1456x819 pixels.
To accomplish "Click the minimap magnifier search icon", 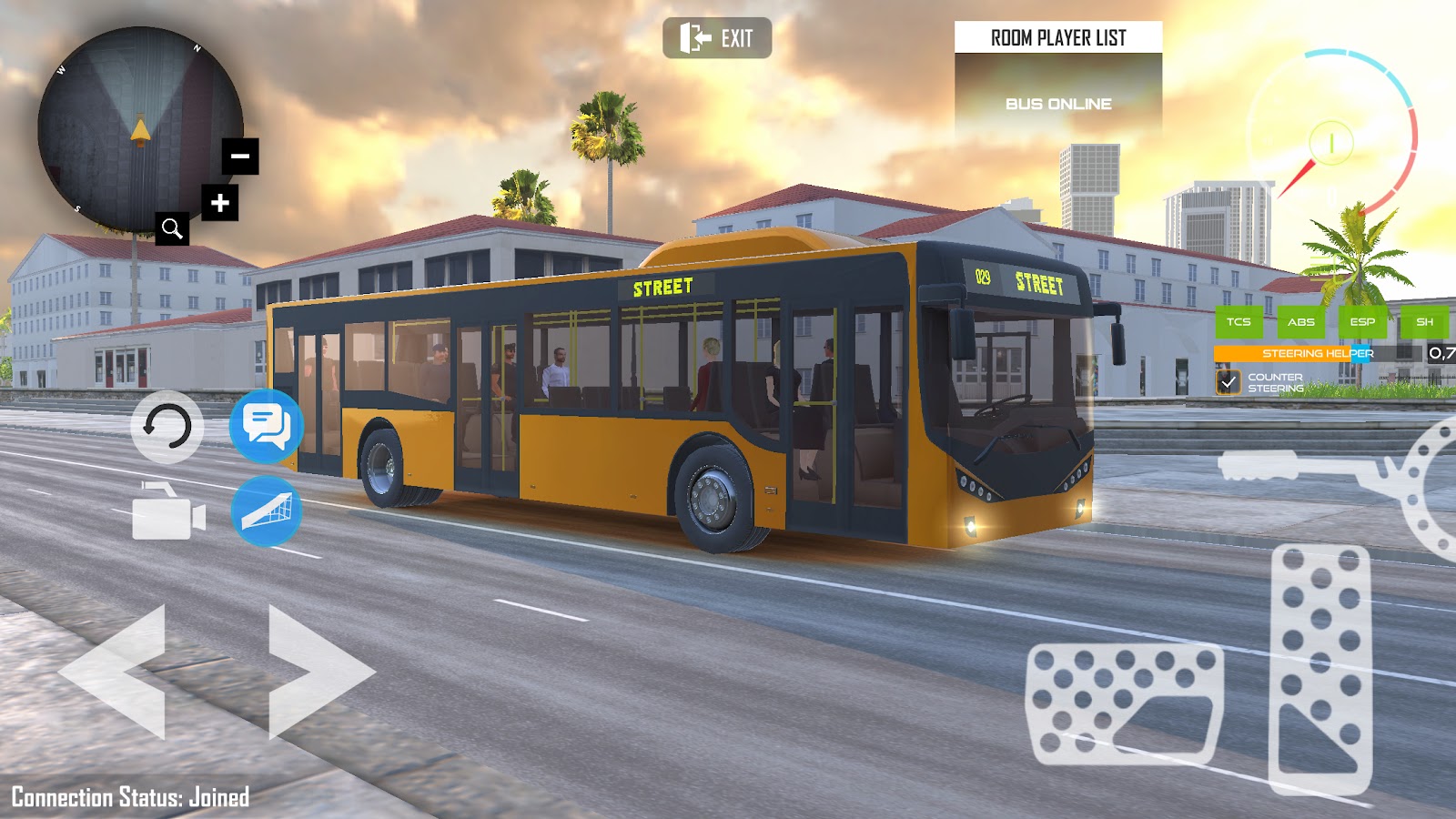I will click(x=172, y=228).
